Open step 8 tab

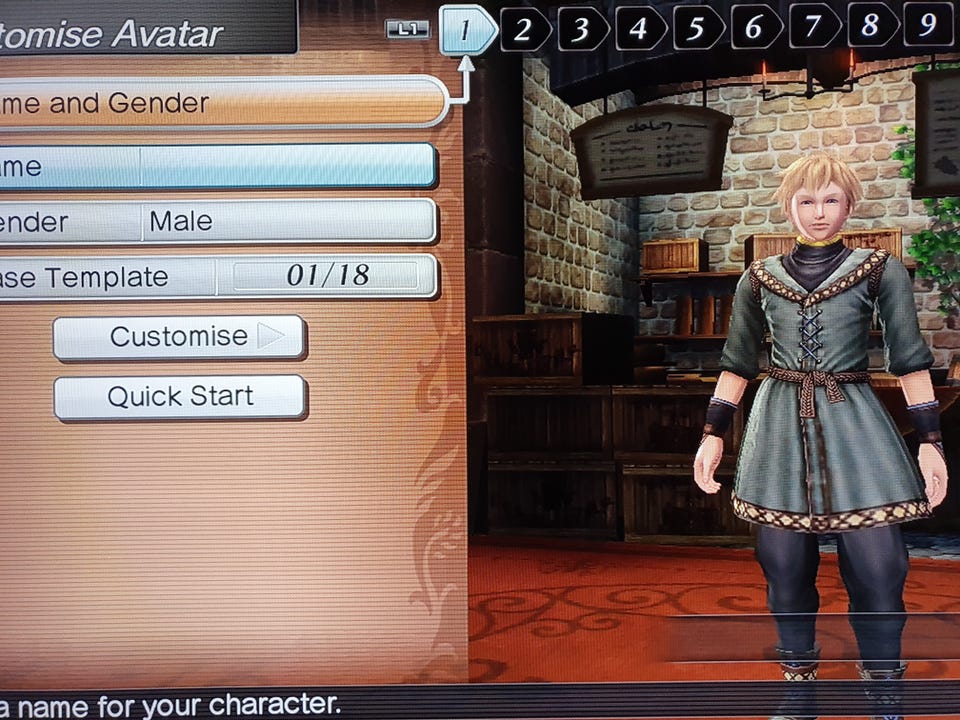click(x=872, y=29)
